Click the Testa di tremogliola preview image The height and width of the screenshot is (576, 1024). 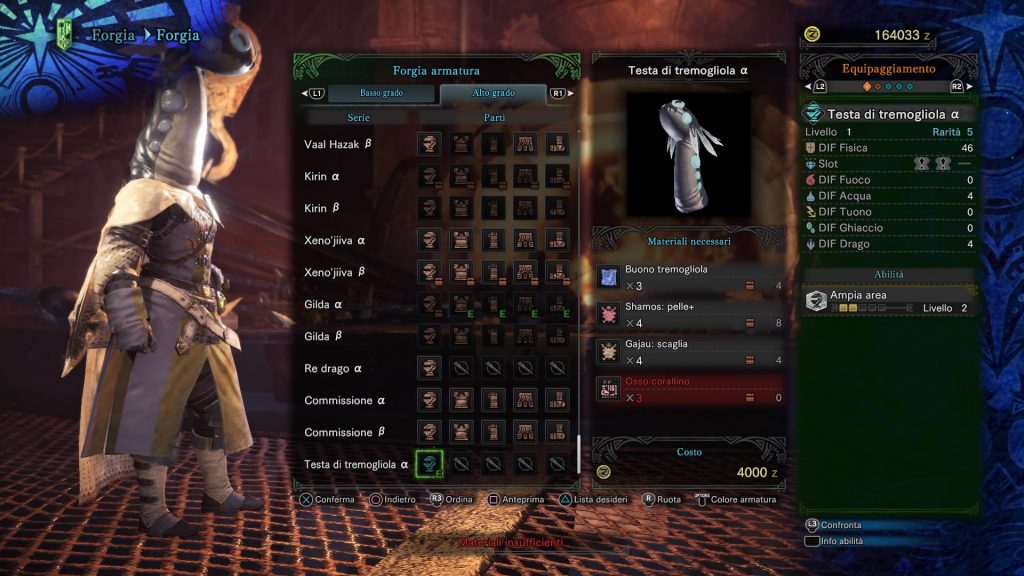pos(689,154)
